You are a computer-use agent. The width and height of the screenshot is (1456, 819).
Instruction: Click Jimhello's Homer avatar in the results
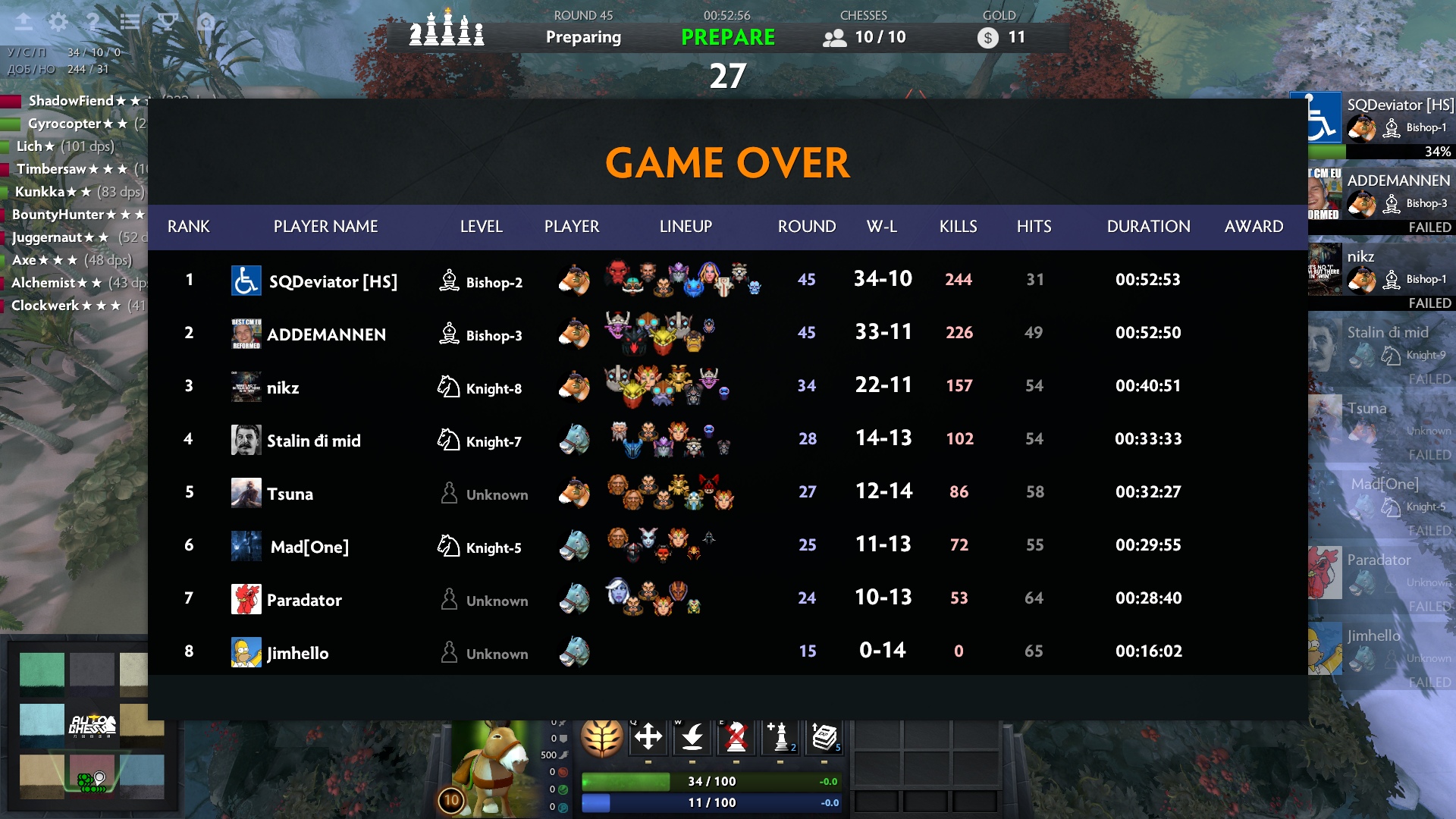pyautogui.click(x=246, y=652)
